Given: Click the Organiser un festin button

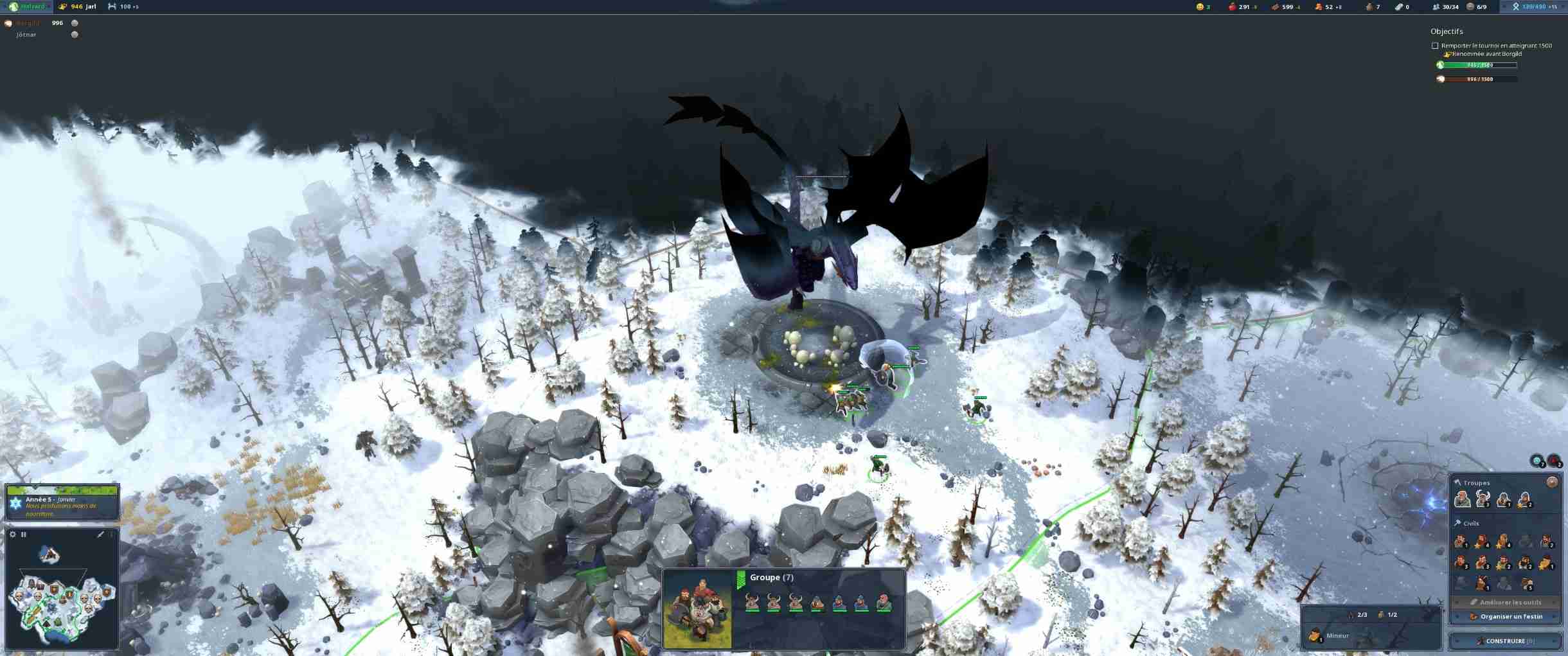Looking at the screenshot, I should (x=1506, y=617).
